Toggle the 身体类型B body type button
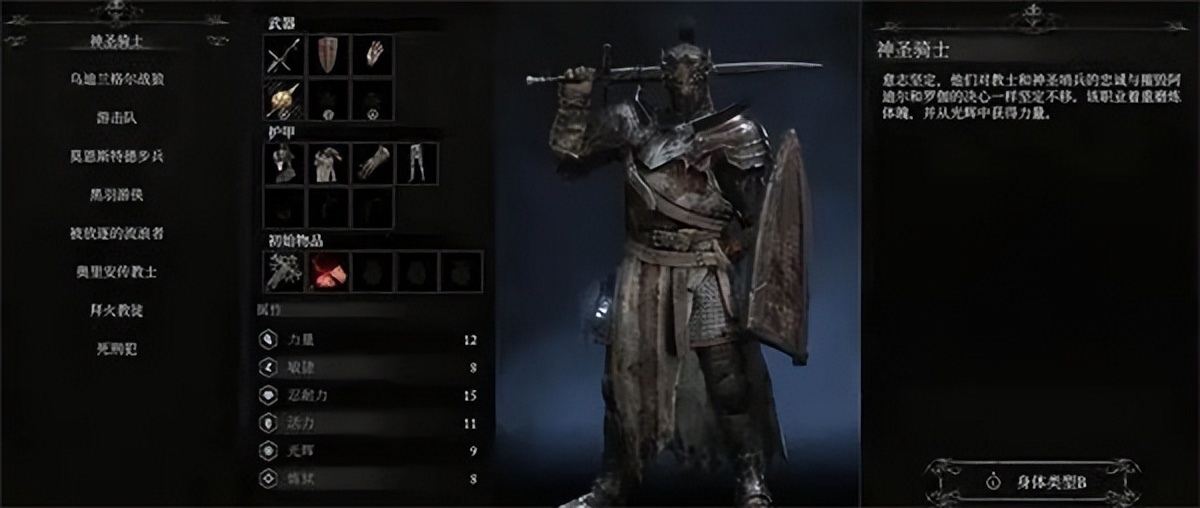The height and width of the screenshot is (508, 1200). pos(1031,480)
